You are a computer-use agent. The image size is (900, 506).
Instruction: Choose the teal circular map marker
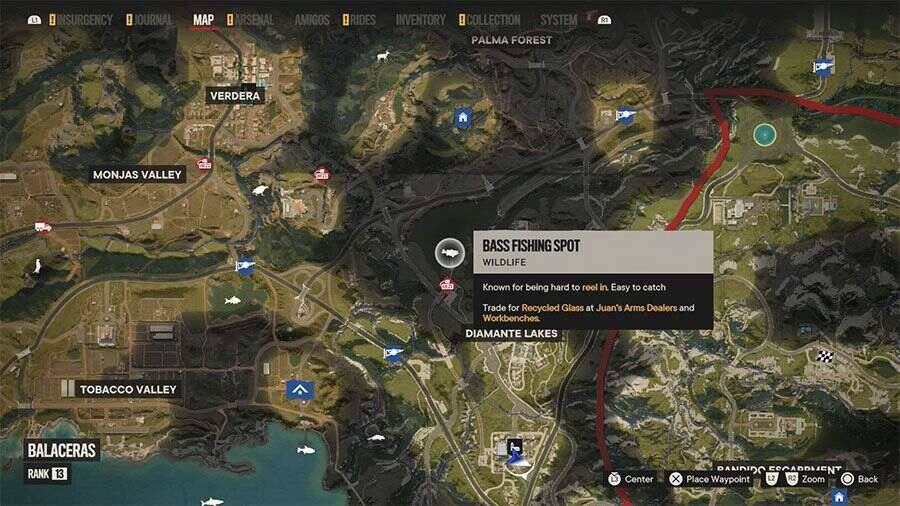click(764, 133)
